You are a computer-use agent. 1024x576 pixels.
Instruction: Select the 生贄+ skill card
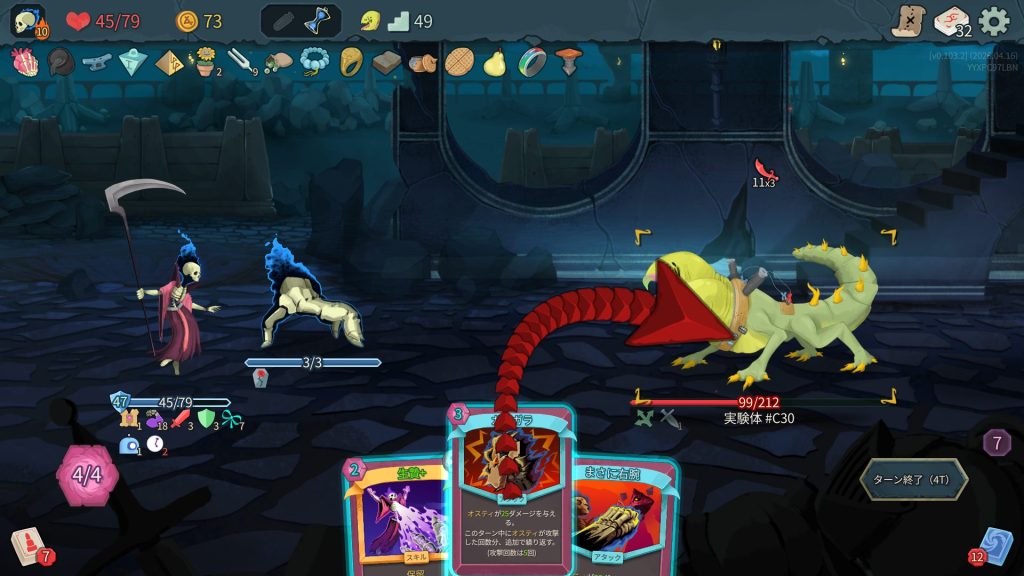pos(394,515)
